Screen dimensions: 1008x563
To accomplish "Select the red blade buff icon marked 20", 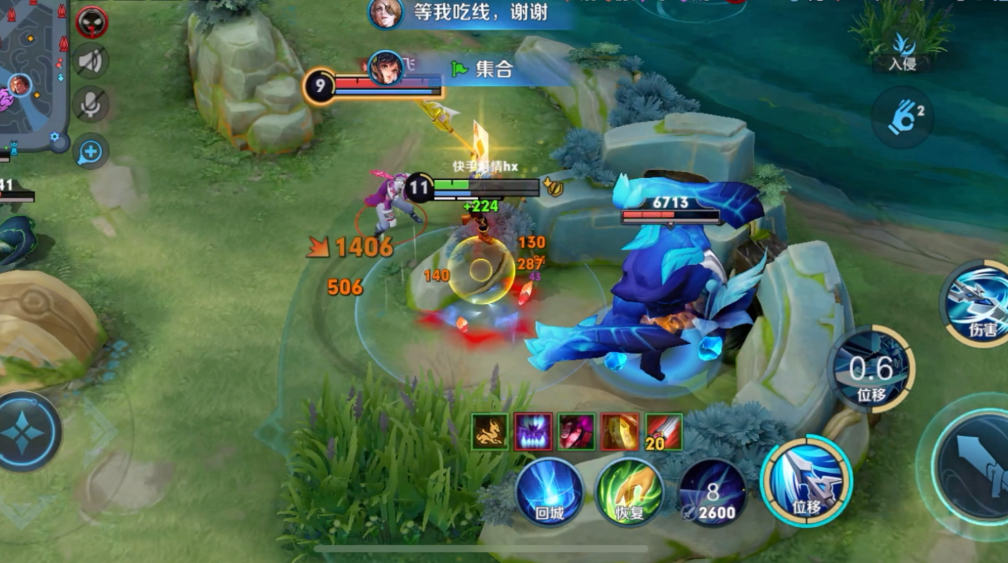I will tap(664, 431).
